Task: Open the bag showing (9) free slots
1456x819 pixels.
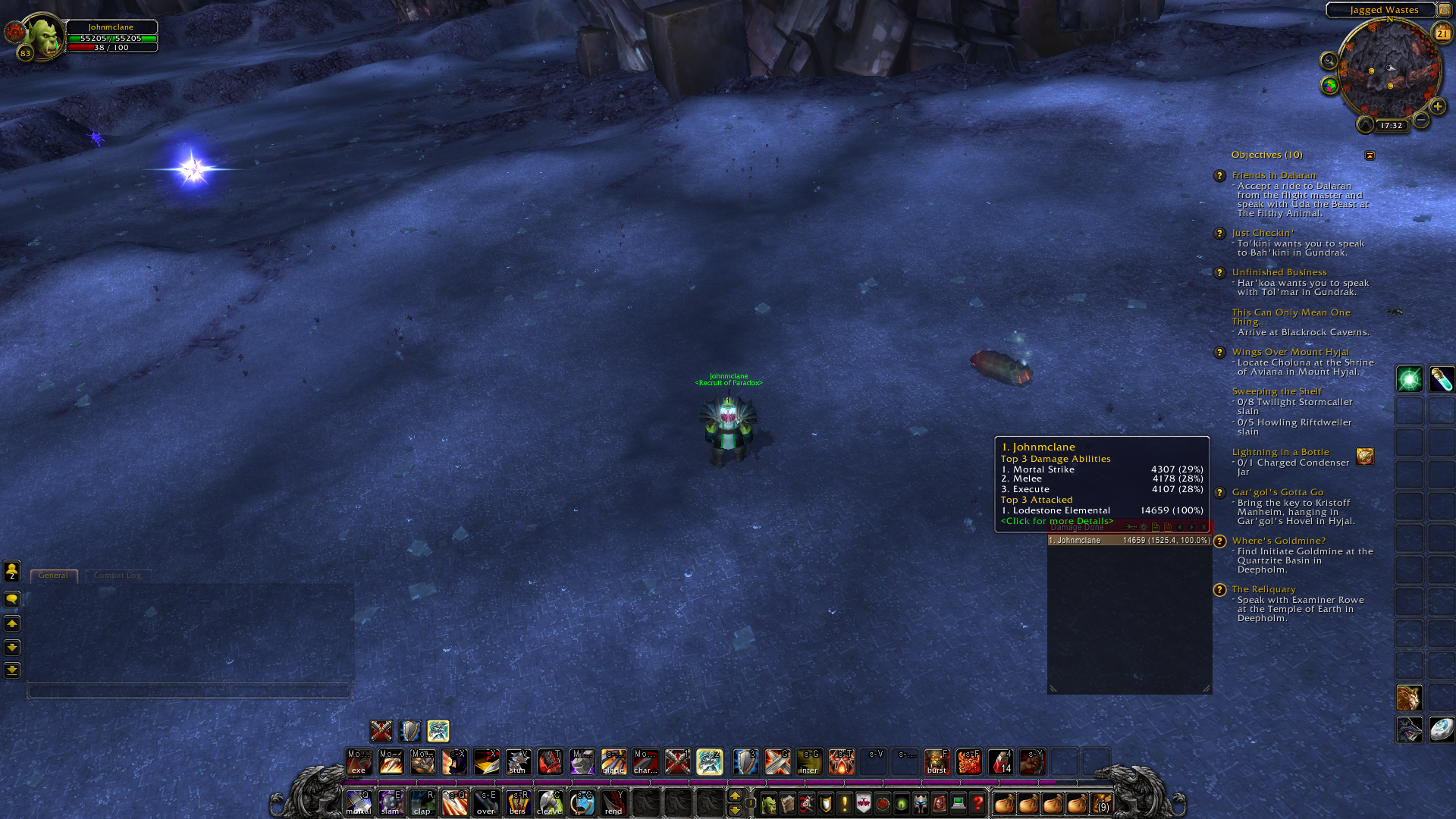Action: point(1101,803)
